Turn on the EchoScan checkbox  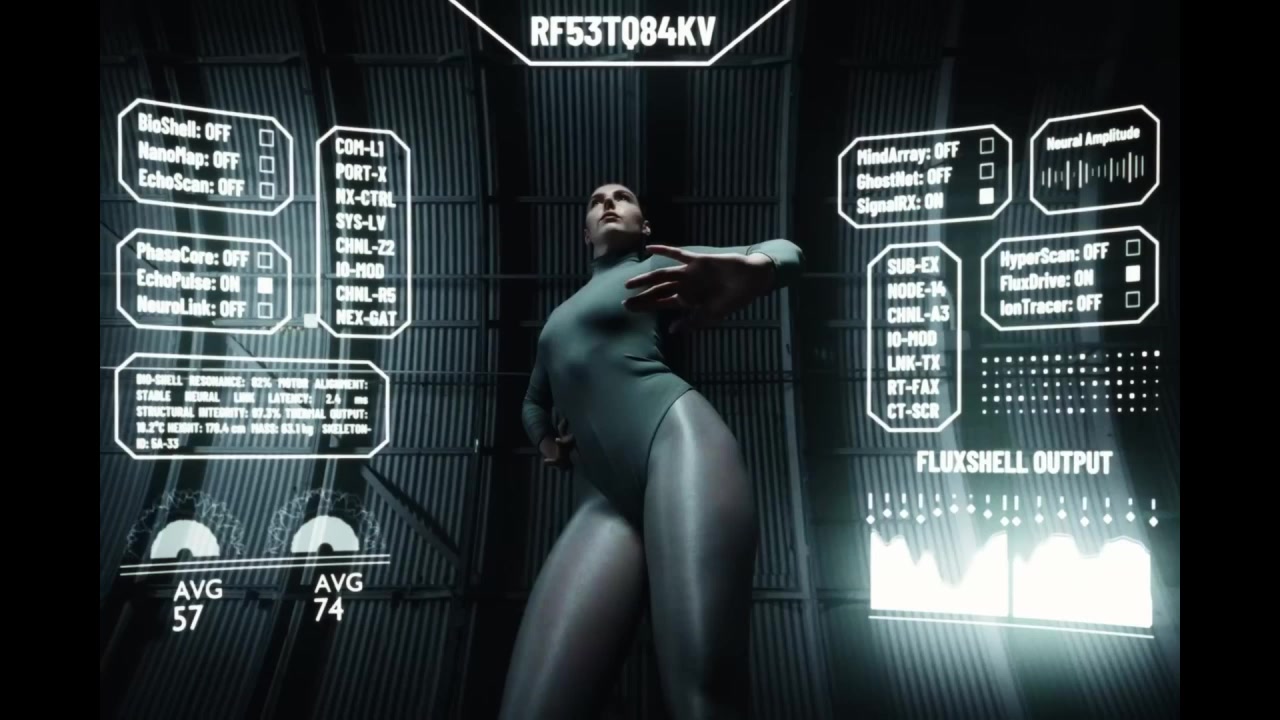[267, 189]
